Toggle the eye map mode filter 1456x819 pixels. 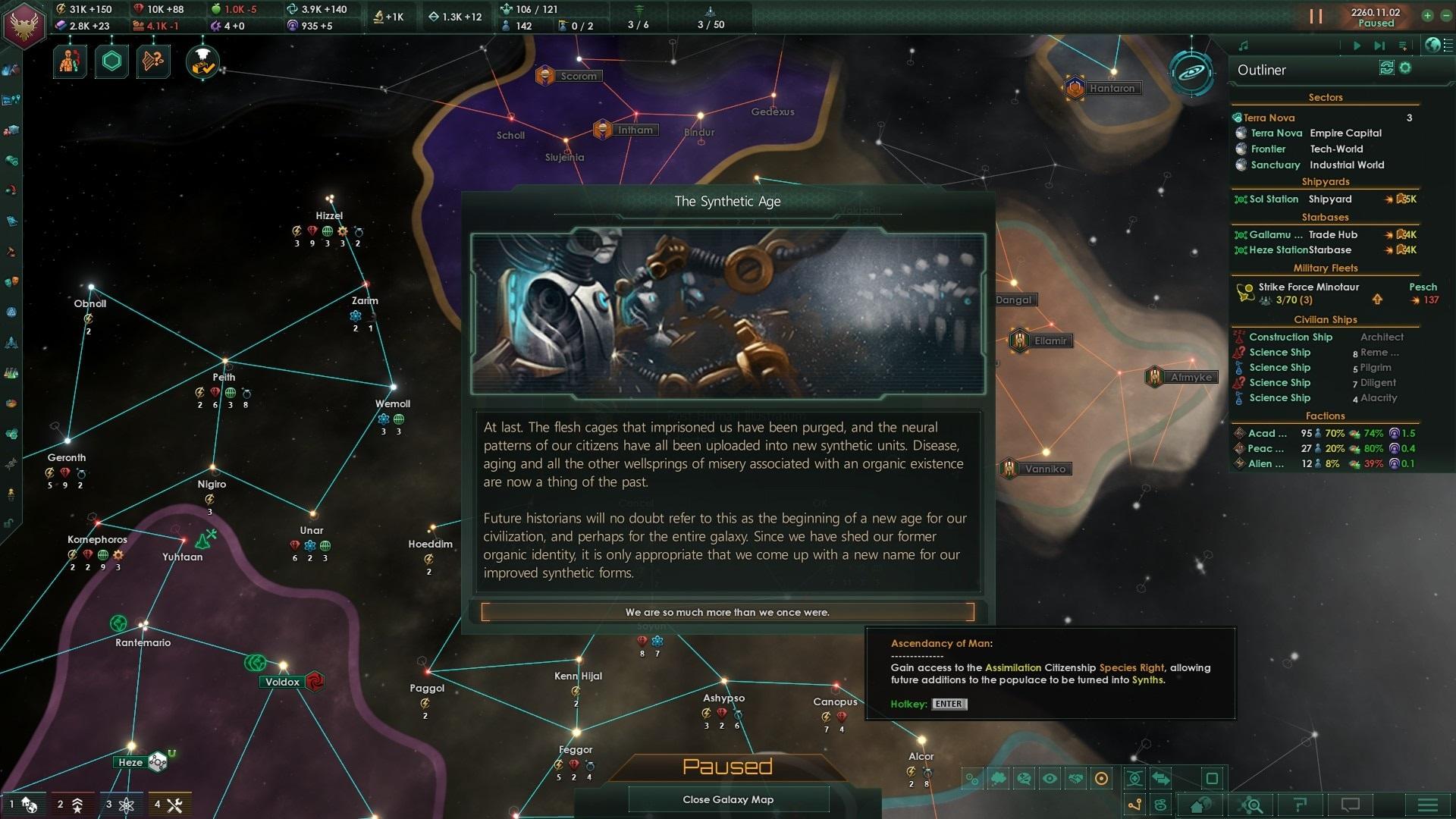click(1050, 779)
